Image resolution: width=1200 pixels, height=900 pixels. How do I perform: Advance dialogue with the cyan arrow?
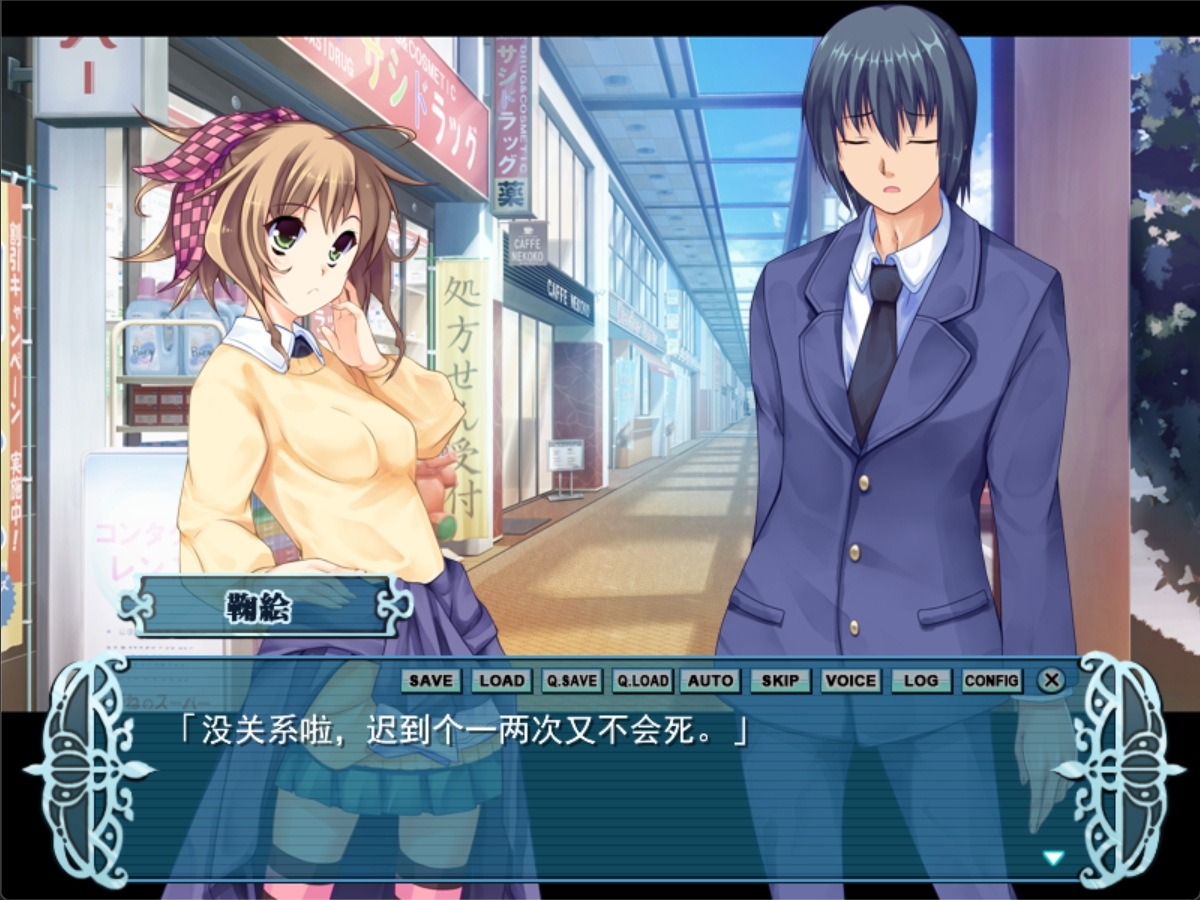[1053, 857]
